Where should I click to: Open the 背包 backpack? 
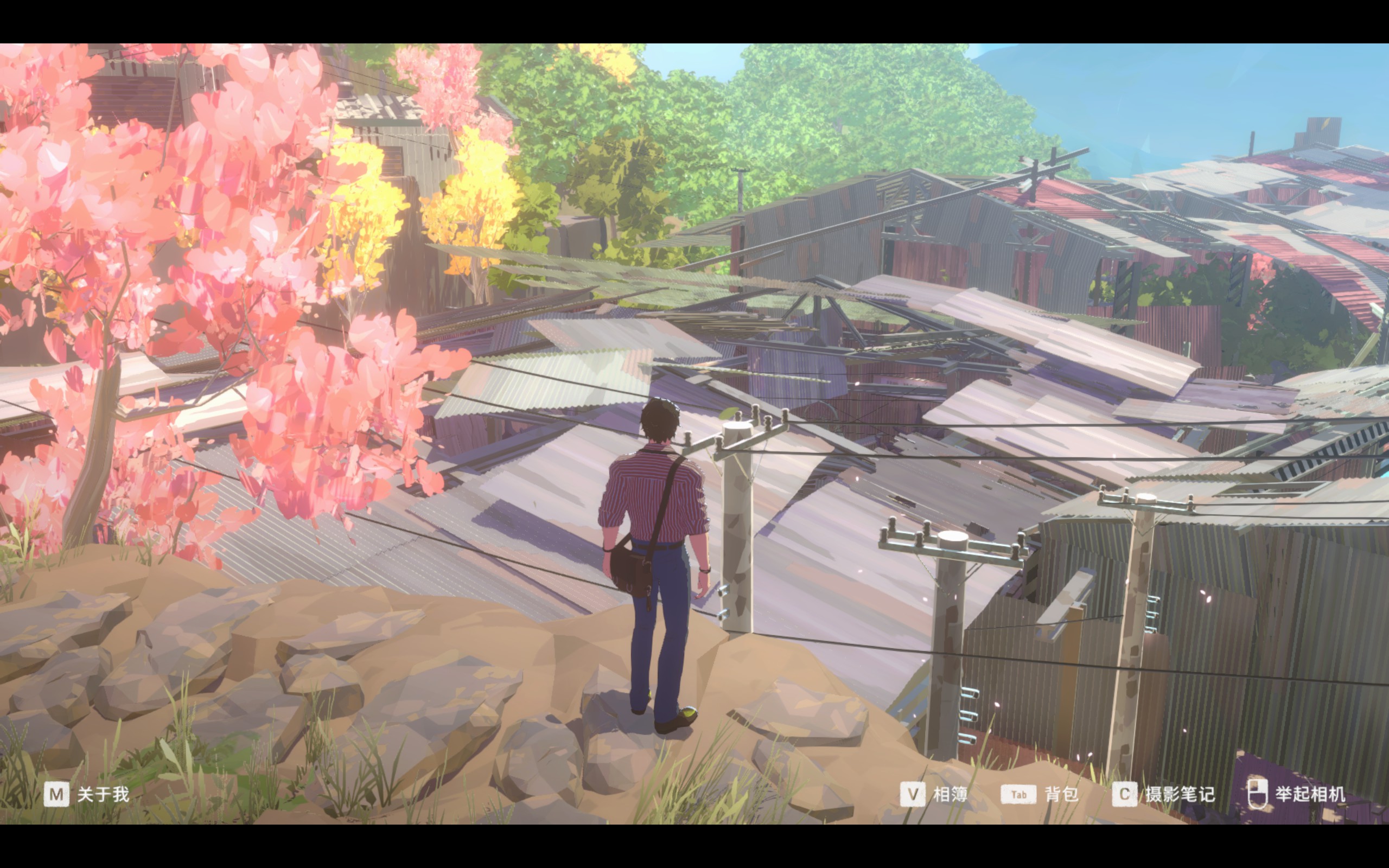[x=1040, y=795]
